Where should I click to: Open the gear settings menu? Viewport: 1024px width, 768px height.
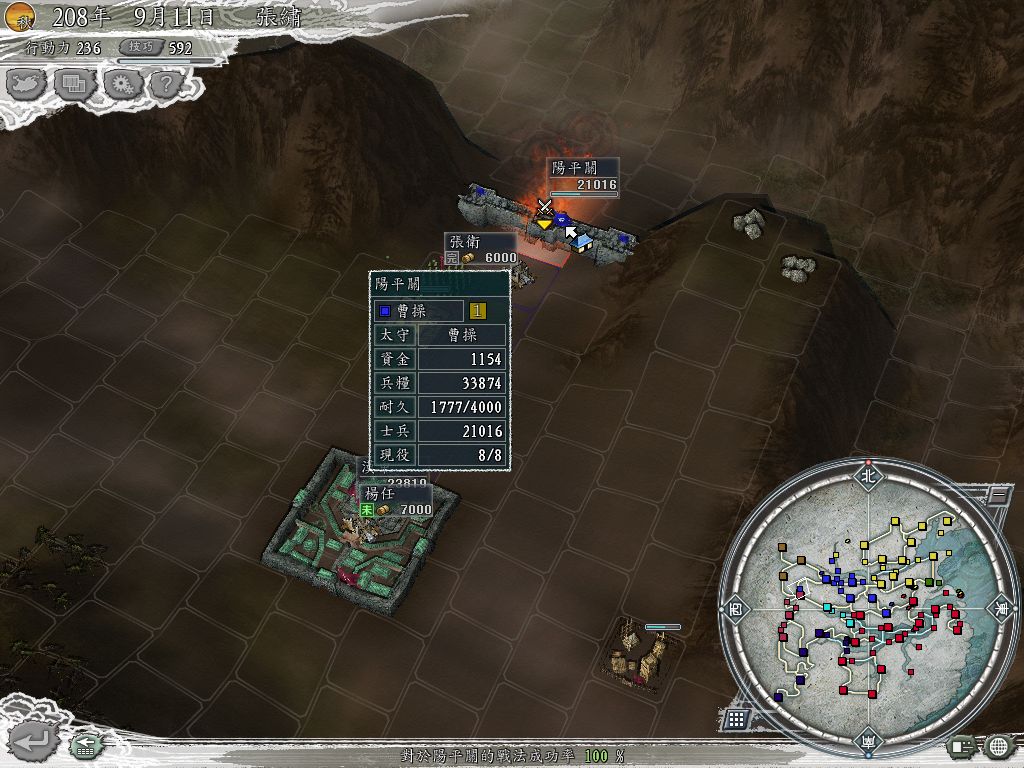click(122, 84)
